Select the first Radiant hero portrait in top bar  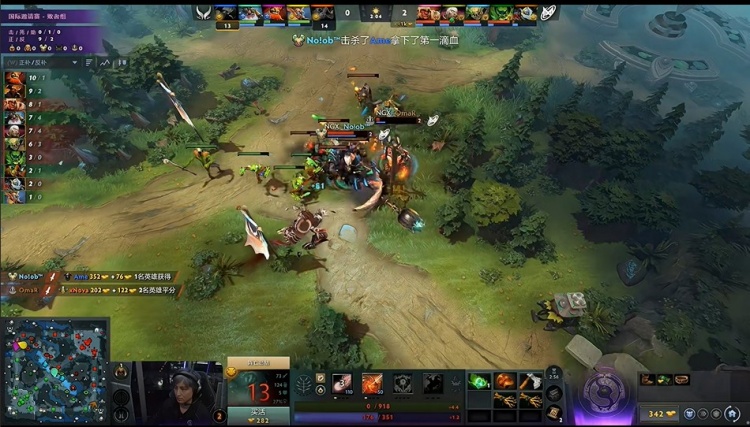pos(225,13)
